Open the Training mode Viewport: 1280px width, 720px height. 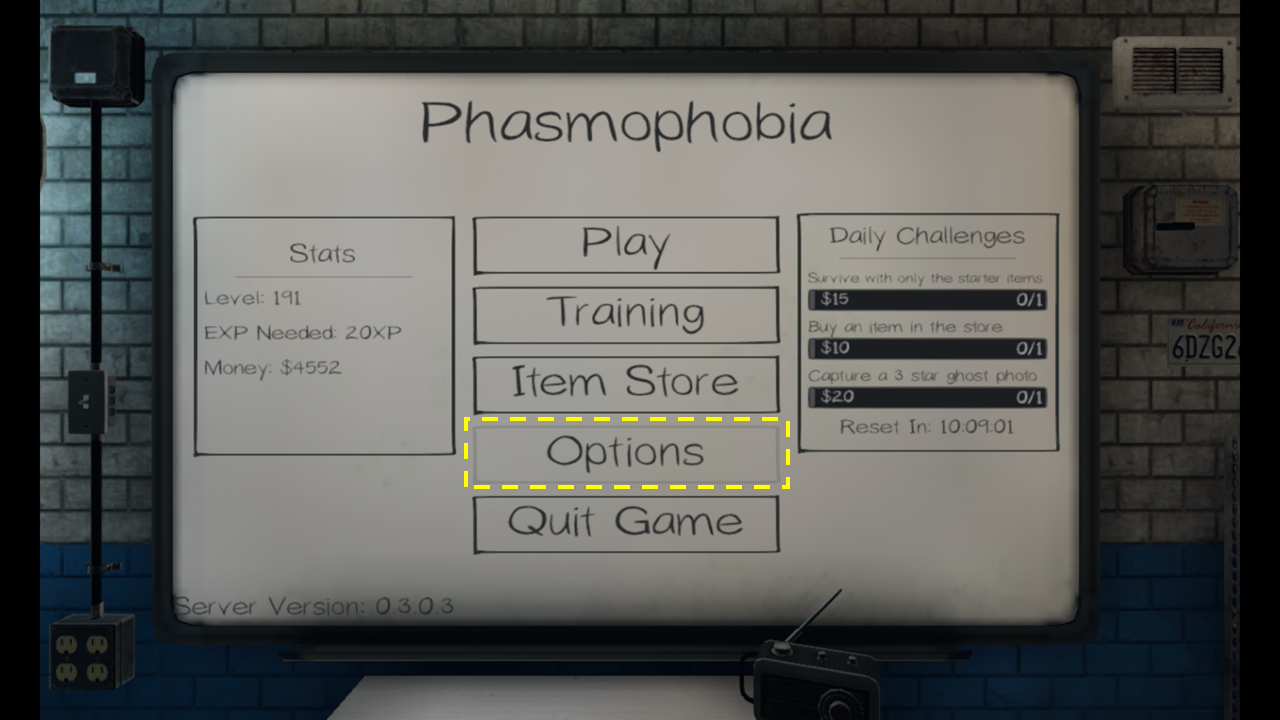click(x=626, y=314)
